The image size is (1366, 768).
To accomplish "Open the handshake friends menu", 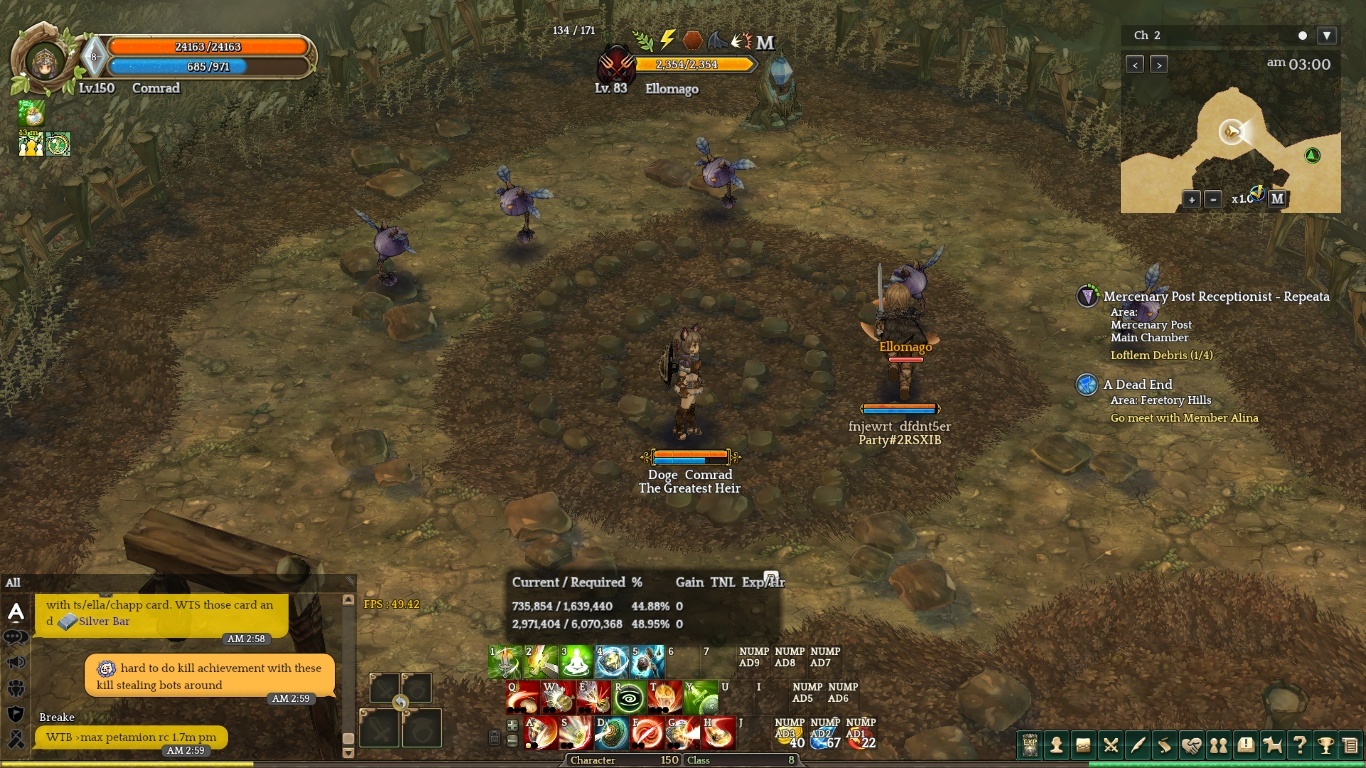I will (x=1191, y=745).
